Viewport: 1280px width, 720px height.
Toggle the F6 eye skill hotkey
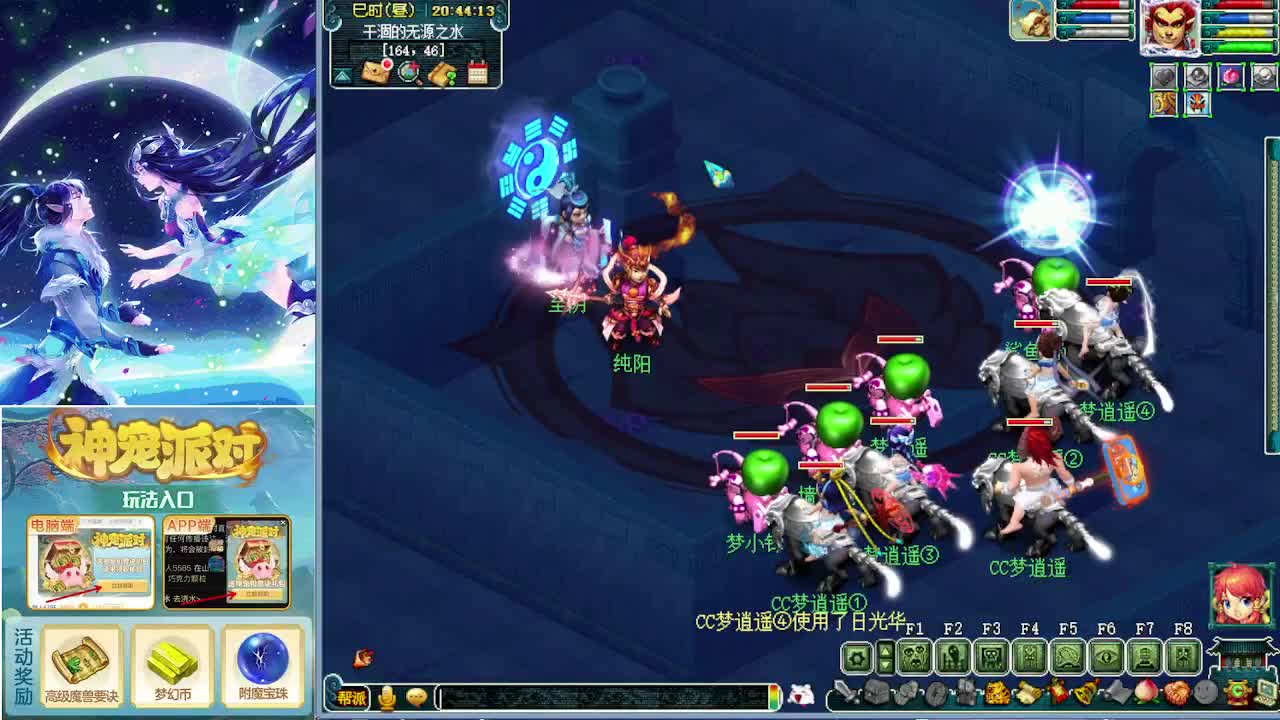coord(1105,656)
